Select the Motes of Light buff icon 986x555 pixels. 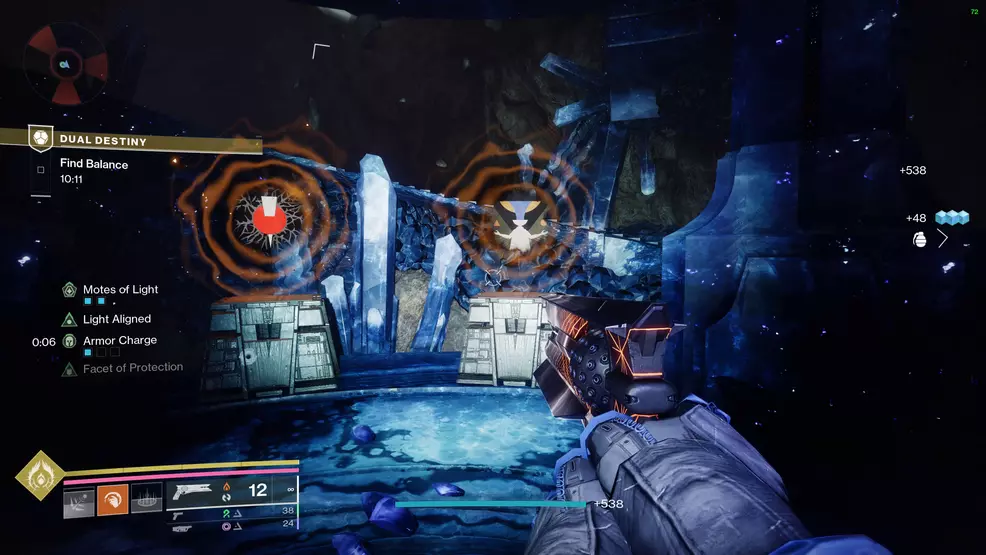point(69,290)
